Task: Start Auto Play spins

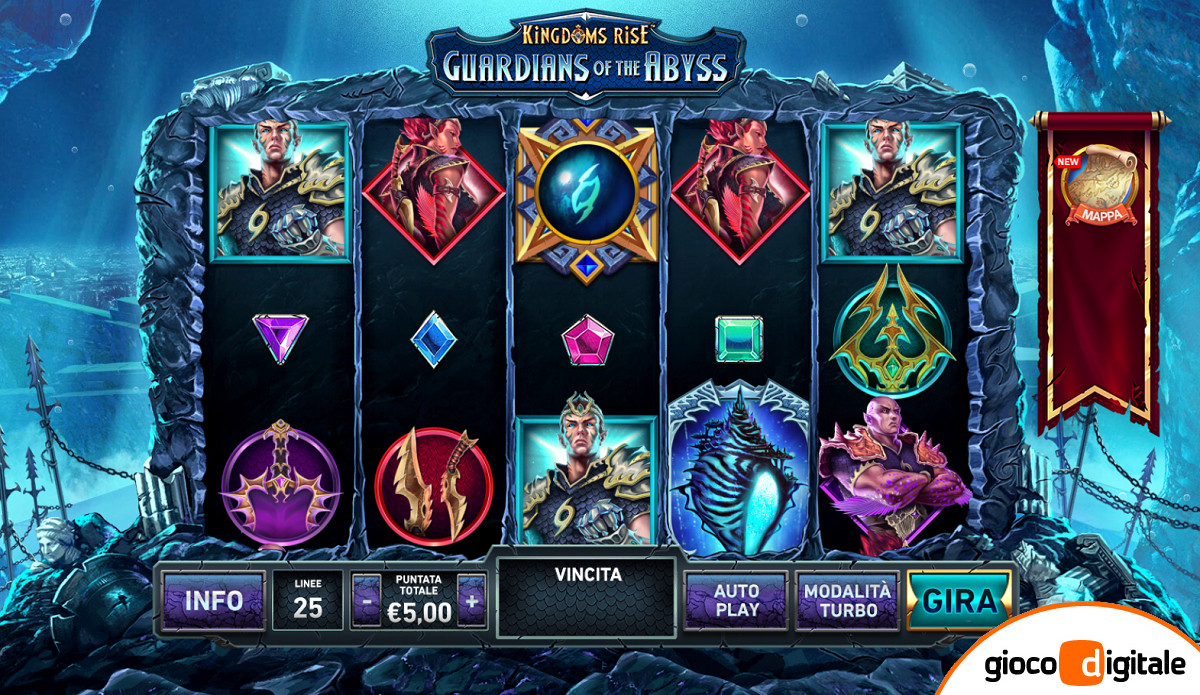Action: 736,601
